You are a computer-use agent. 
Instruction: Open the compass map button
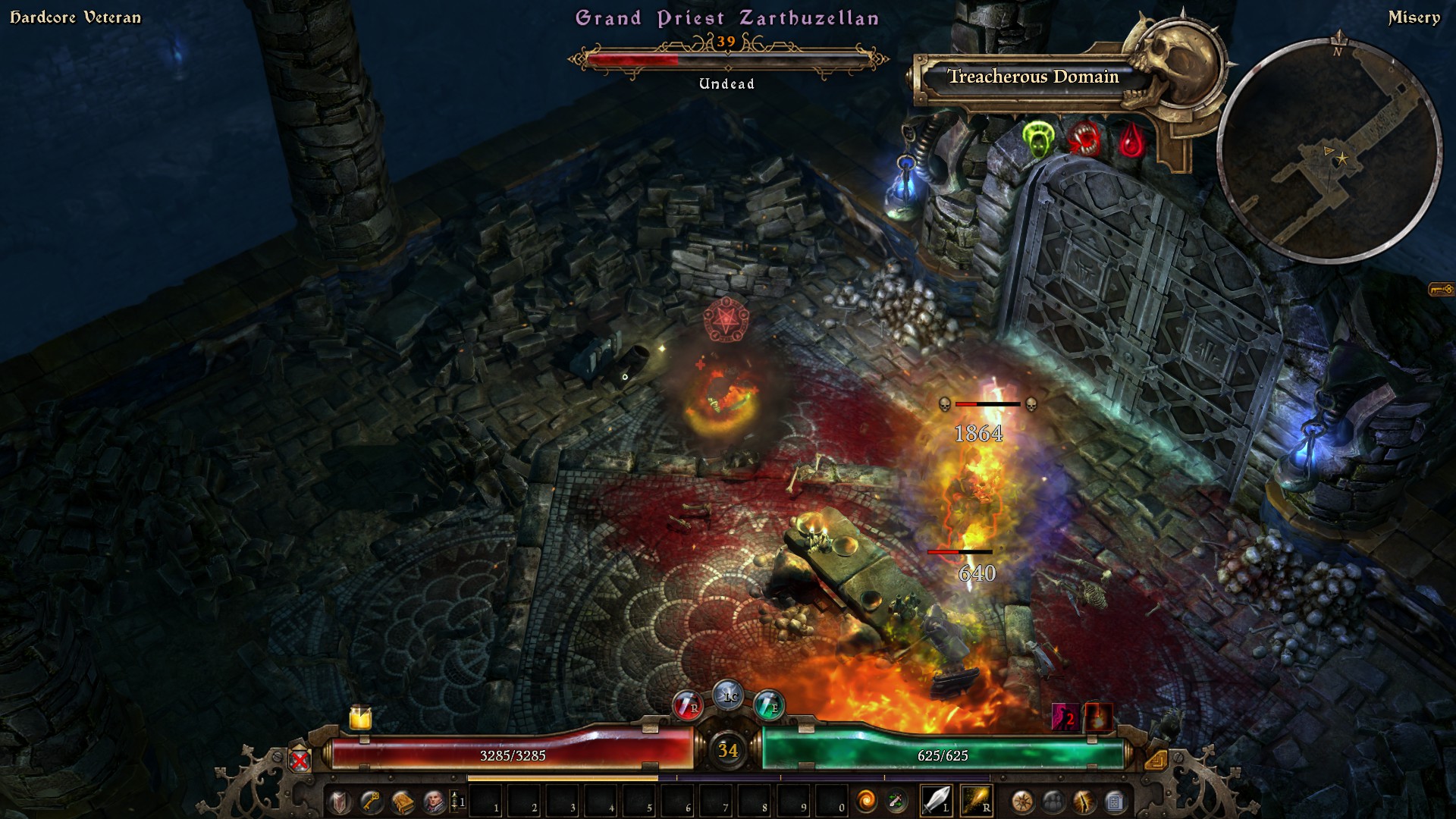(1022, 802)
